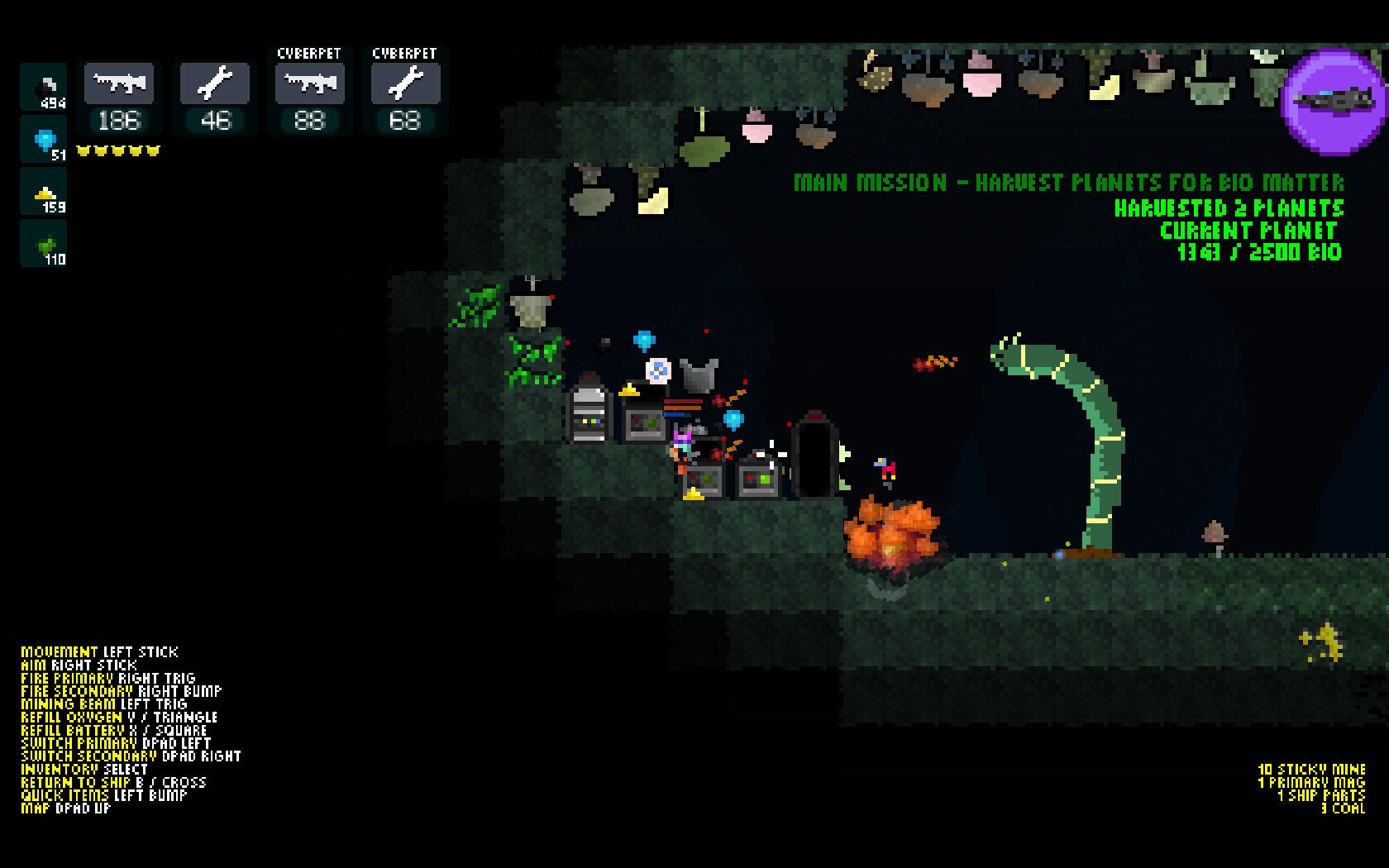Toggle the last chick icon in the row
The height and width of the screenshot is (868, 1389).
pos(151,149)
